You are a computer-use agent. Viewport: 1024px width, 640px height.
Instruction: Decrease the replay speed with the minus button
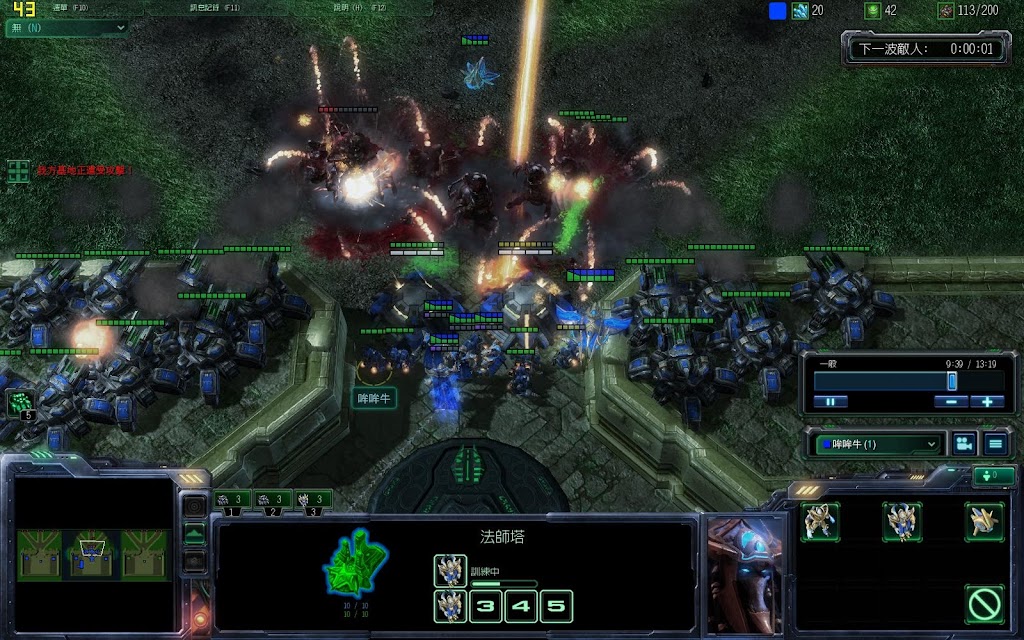click(951, 402)
